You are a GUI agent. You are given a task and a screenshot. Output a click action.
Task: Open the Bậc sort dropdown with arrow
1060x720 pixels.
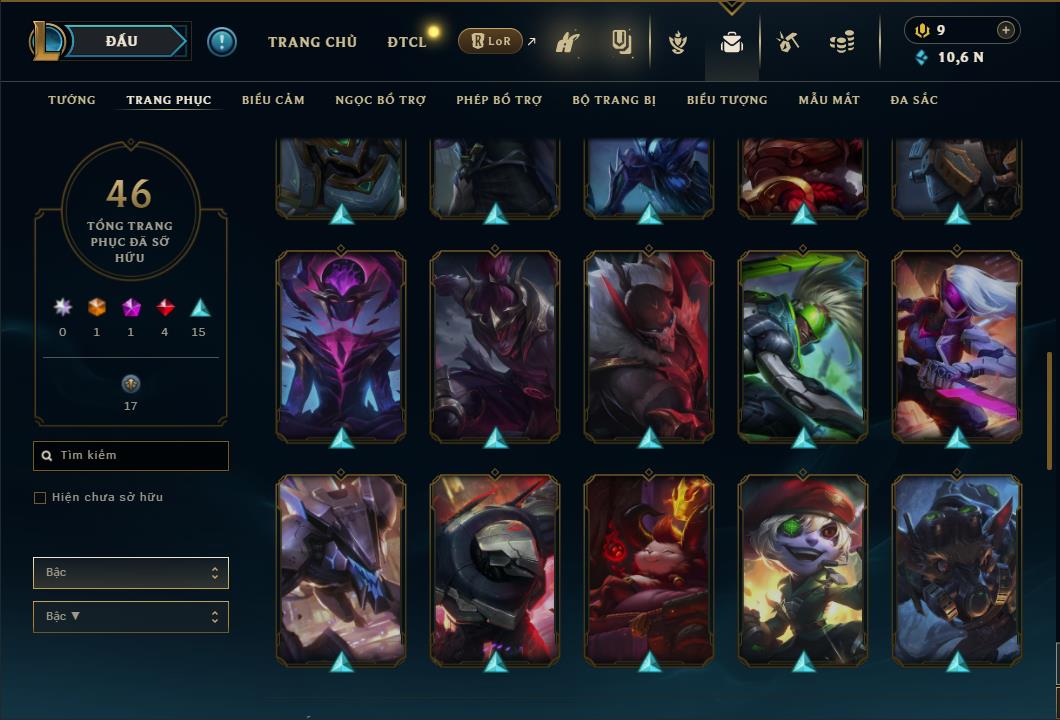131,617
